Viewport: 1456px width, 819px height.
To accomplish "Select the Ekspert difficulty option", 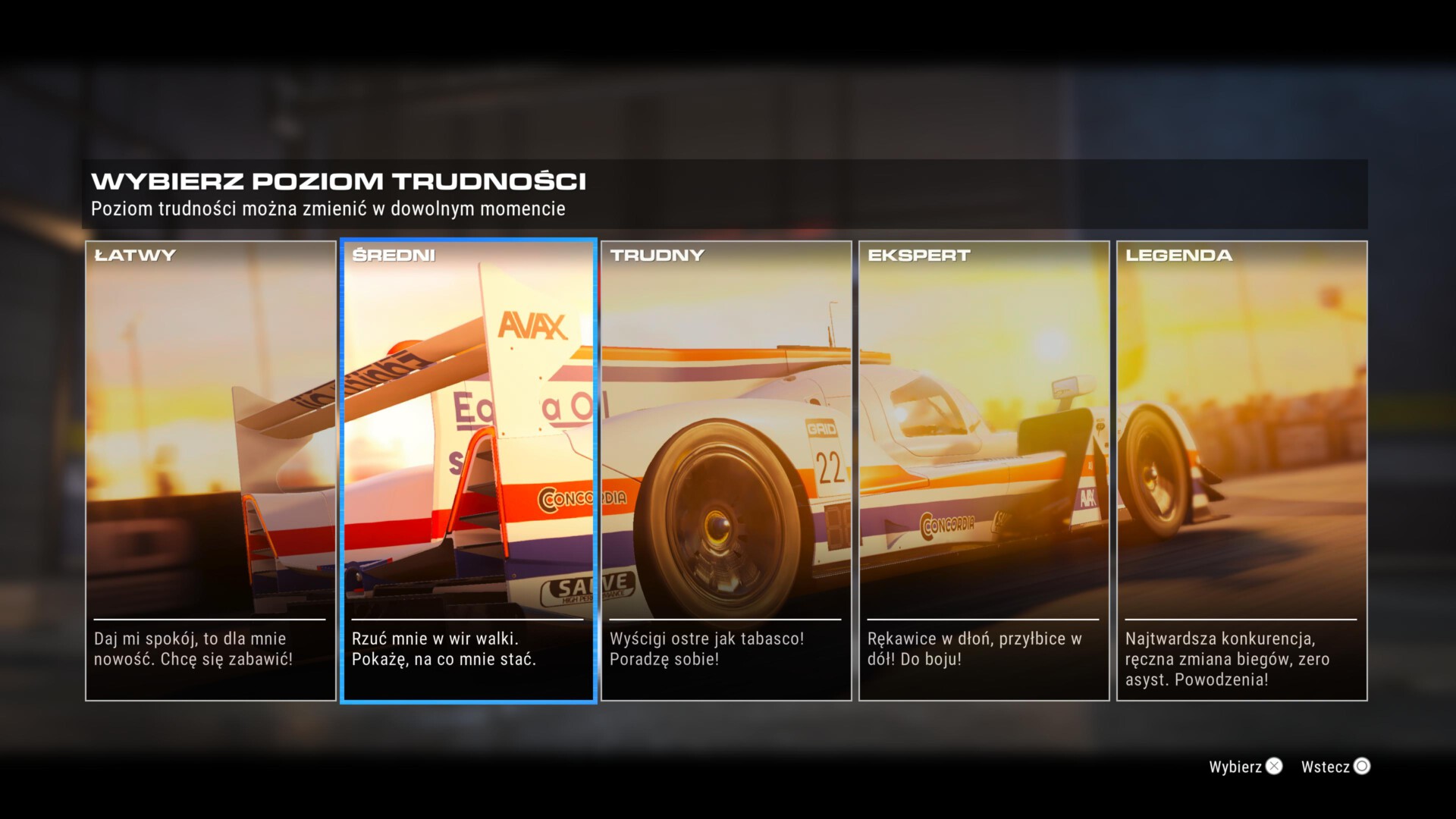I will coord(984,470).
